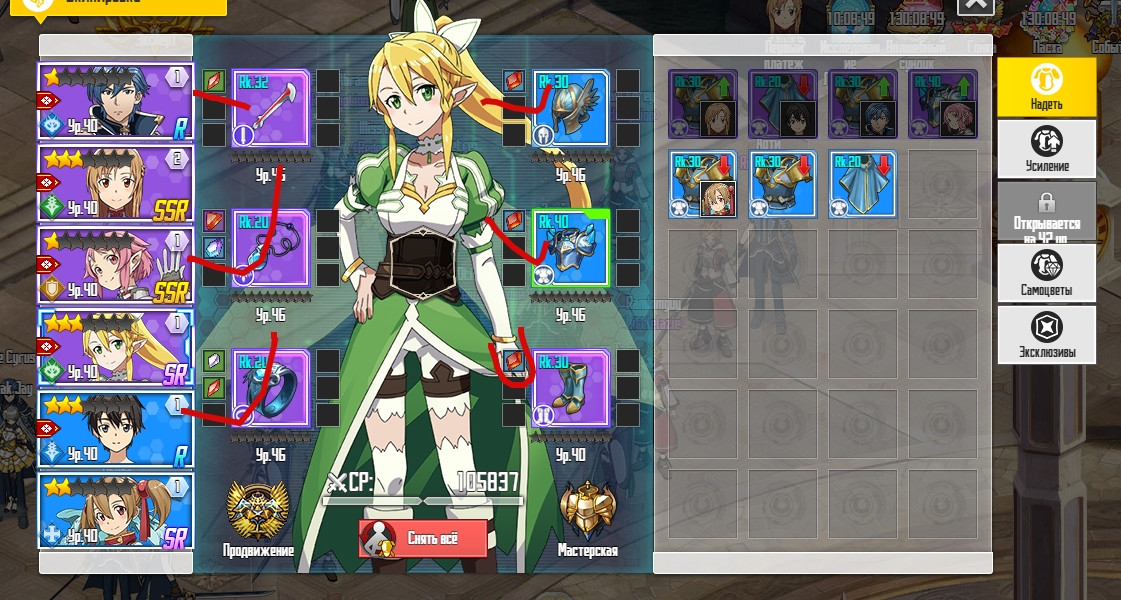Choose the pink-haired SSR character row
Screen dimensions: 1121x600
(x=116, y=266)
